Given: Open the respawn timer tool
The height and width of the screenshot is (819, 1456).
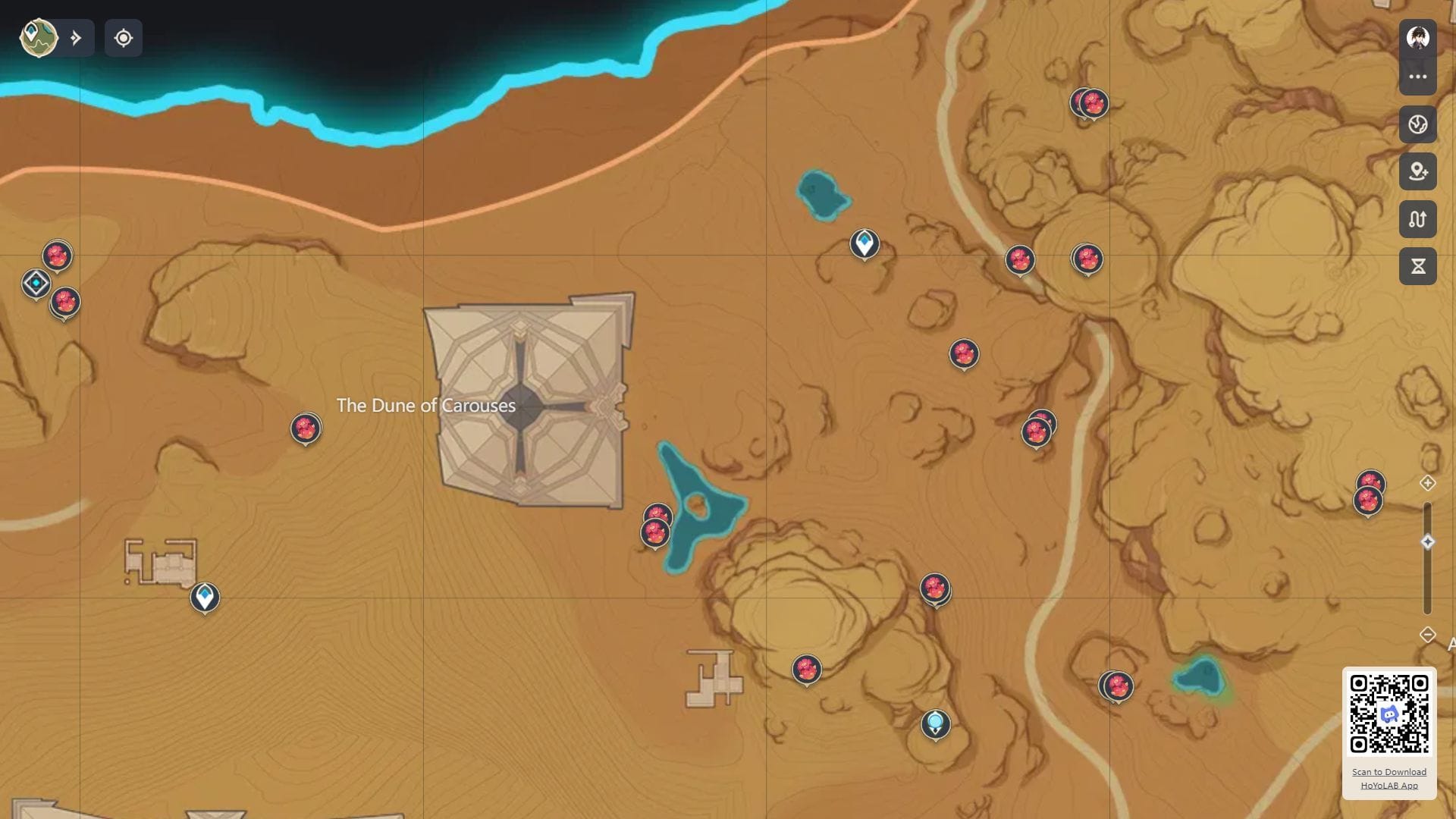Looking at the screenshot, I should point(1419,265).
